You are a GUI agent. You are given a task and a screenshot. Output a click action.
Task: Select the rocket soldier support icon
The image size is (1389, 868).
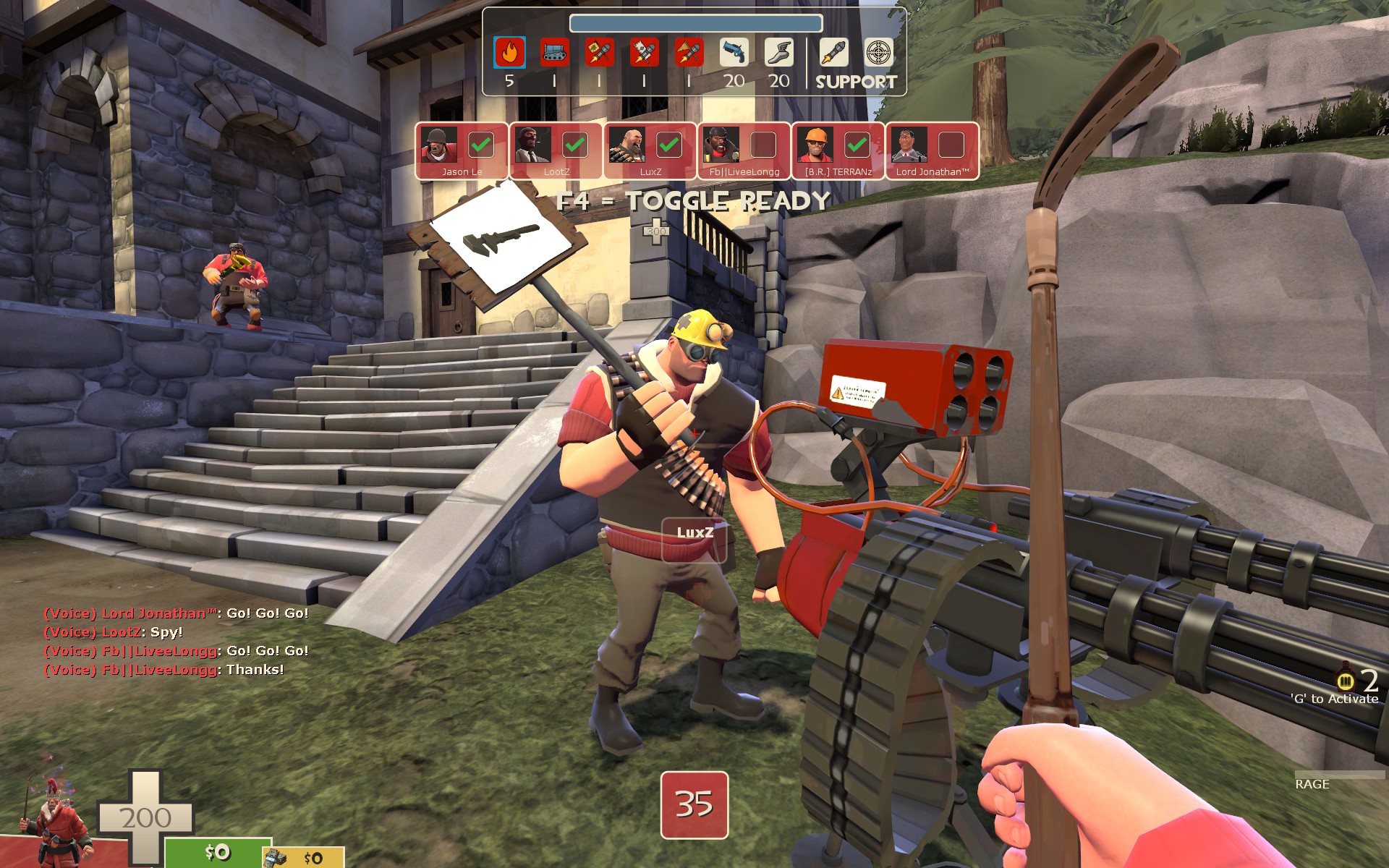tap(834, 53)
